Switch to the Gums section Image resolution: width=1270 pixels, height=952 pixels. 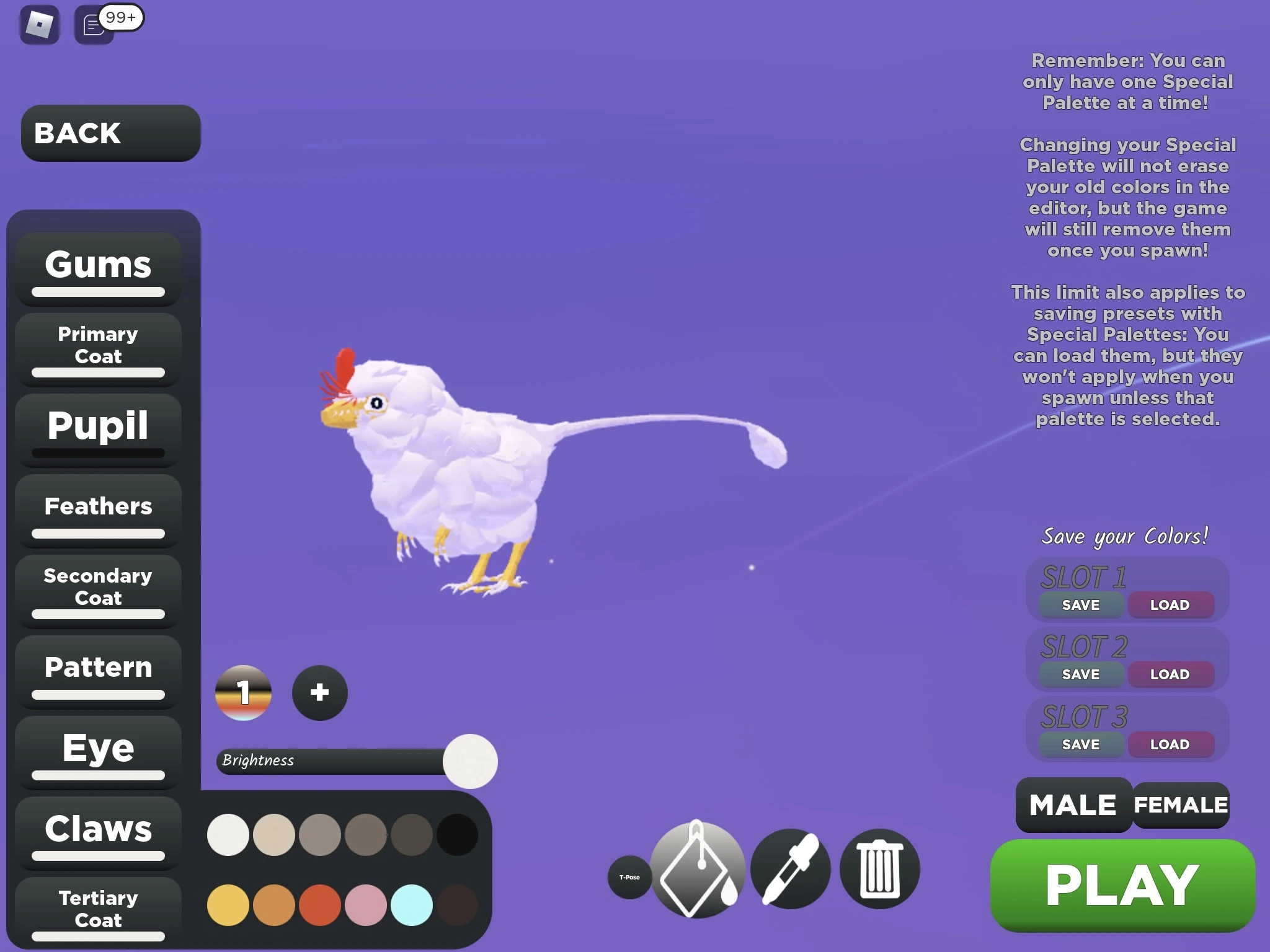pos(97,265)
